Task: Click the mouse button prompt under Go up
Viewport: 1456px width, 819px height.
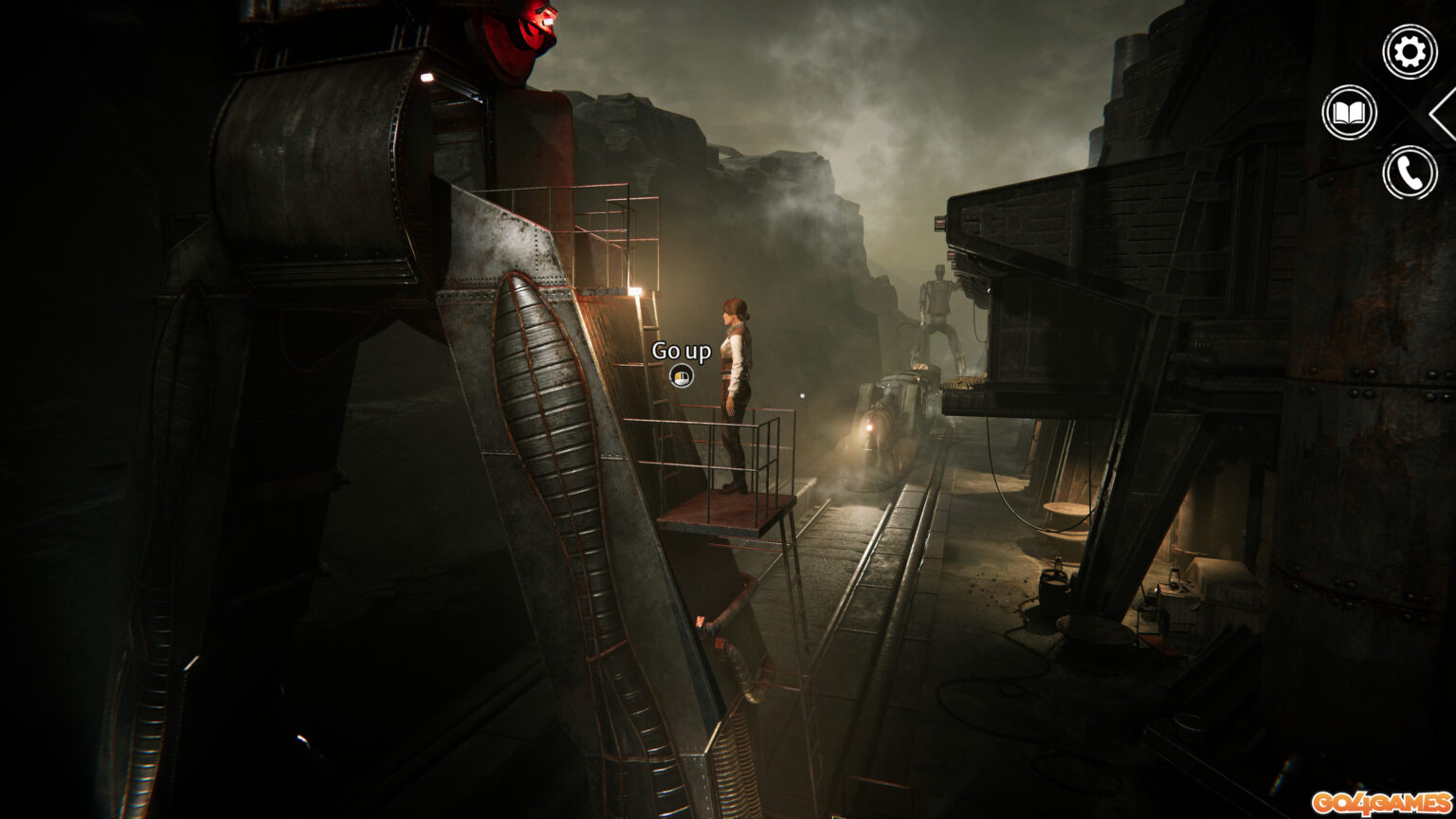Action: [x=682, y=376]
